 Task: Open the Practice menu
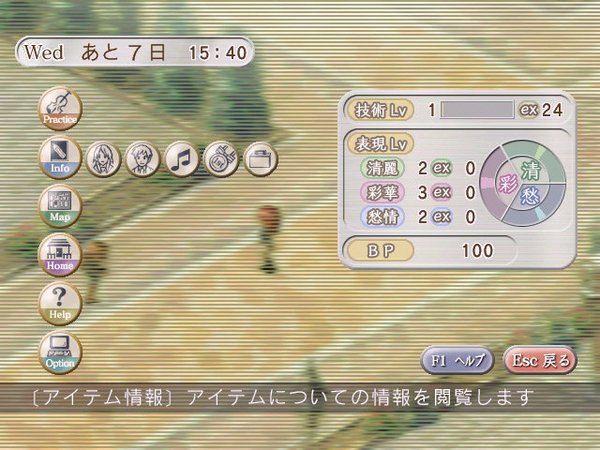pyautogui.click(x=60, y=108)
